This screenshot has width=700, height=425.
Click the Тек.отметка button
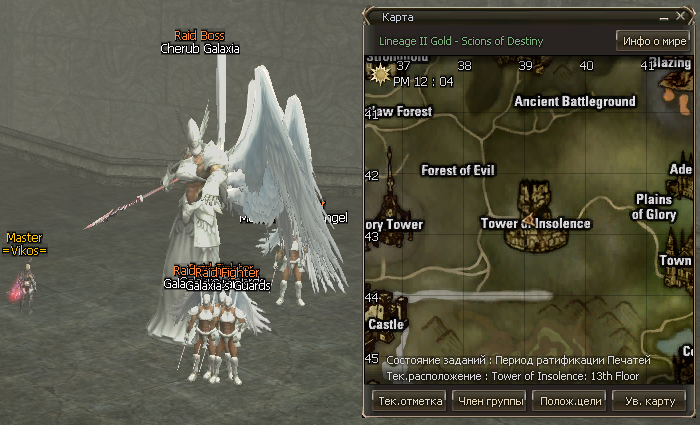coord(408,401)
